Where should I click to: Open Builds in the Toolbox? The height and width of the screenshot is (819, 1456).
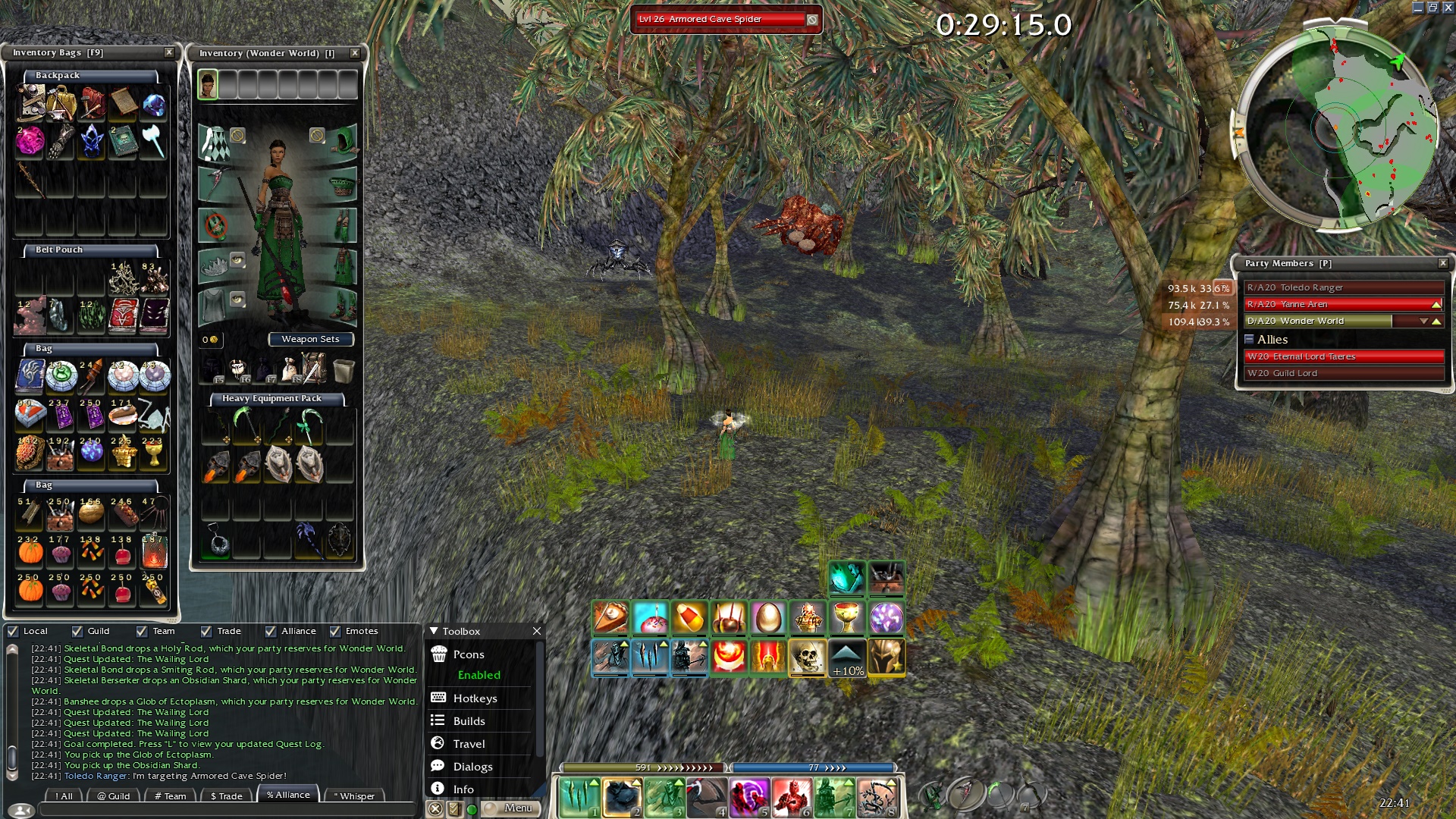[x=469, y=721]
